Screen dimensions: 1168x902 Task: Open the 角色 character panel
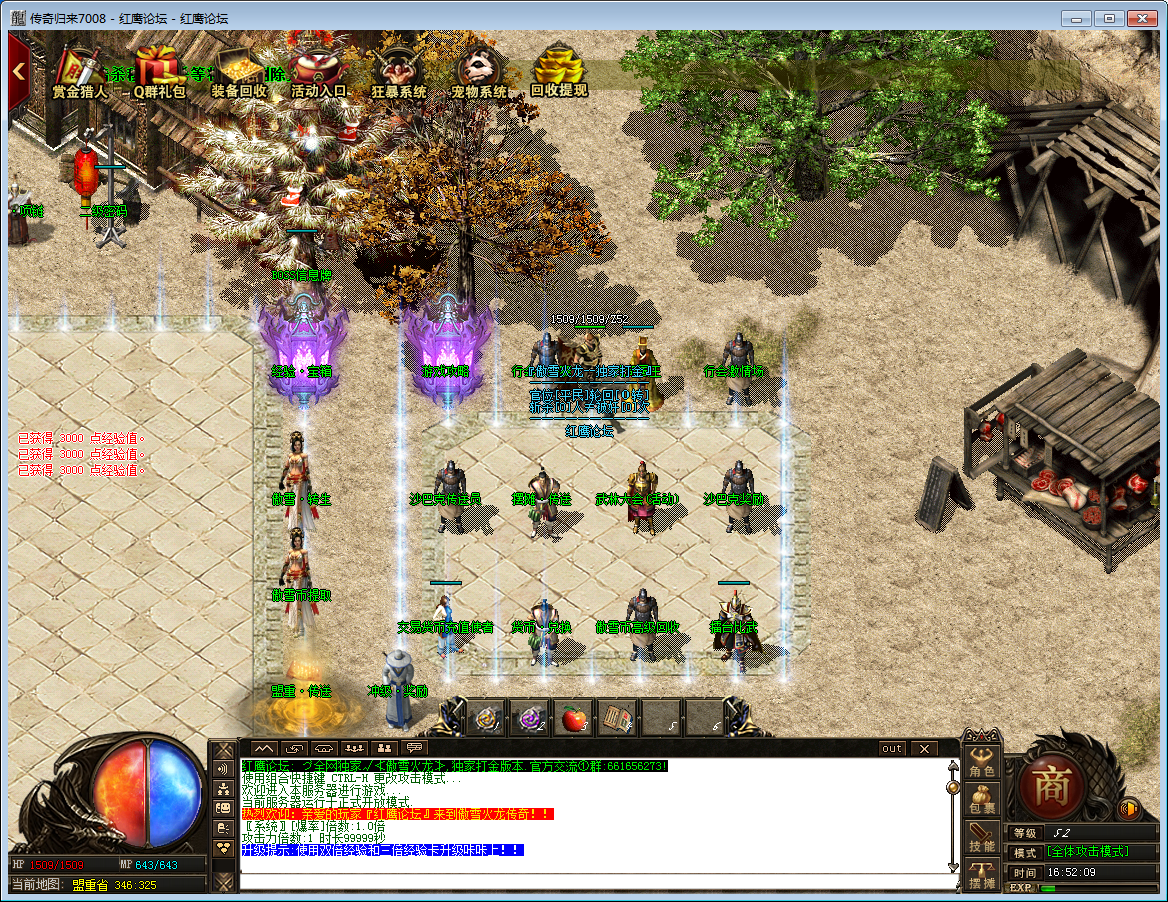[982, 763]
